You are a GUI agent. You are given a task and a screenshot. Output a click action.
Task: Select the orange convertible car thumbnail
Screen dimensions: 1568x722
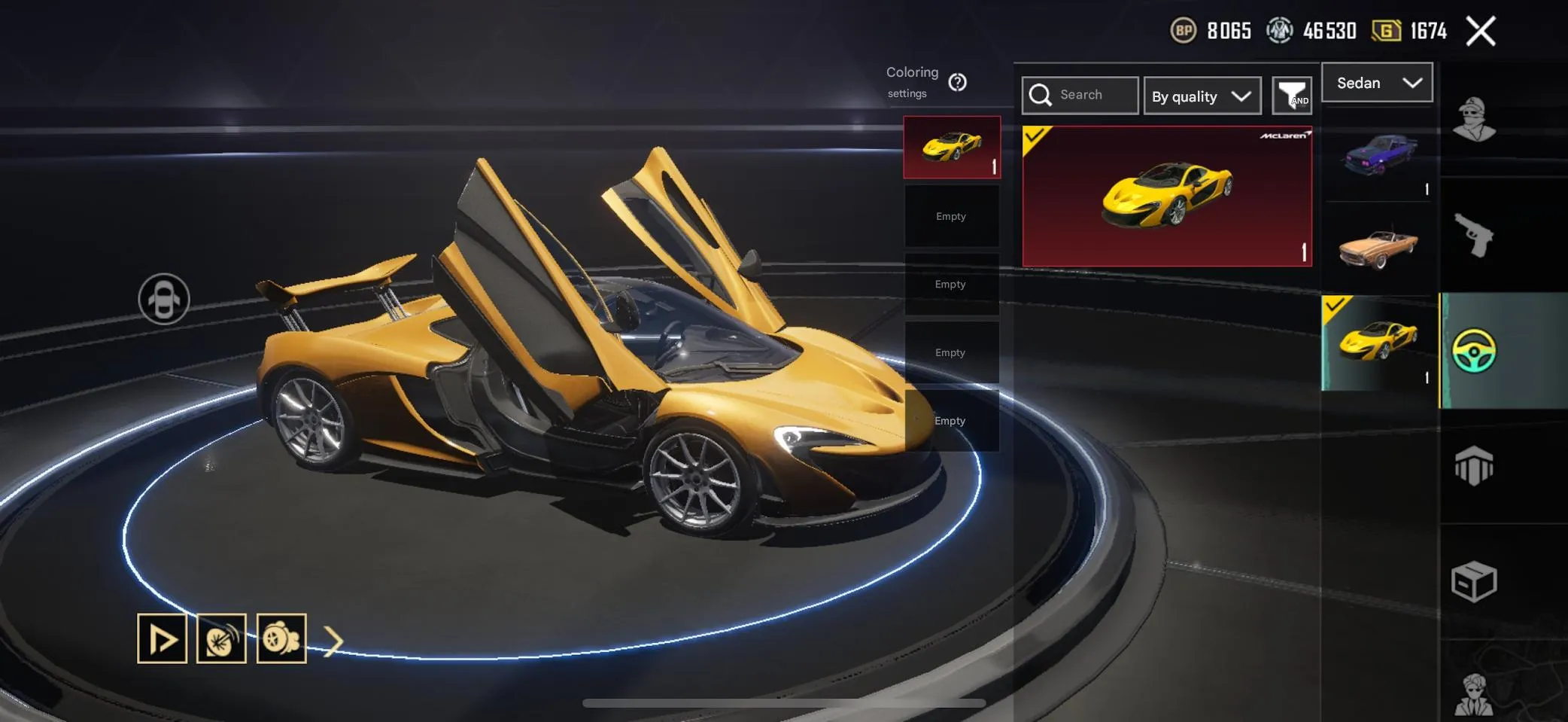point(1377,245)
